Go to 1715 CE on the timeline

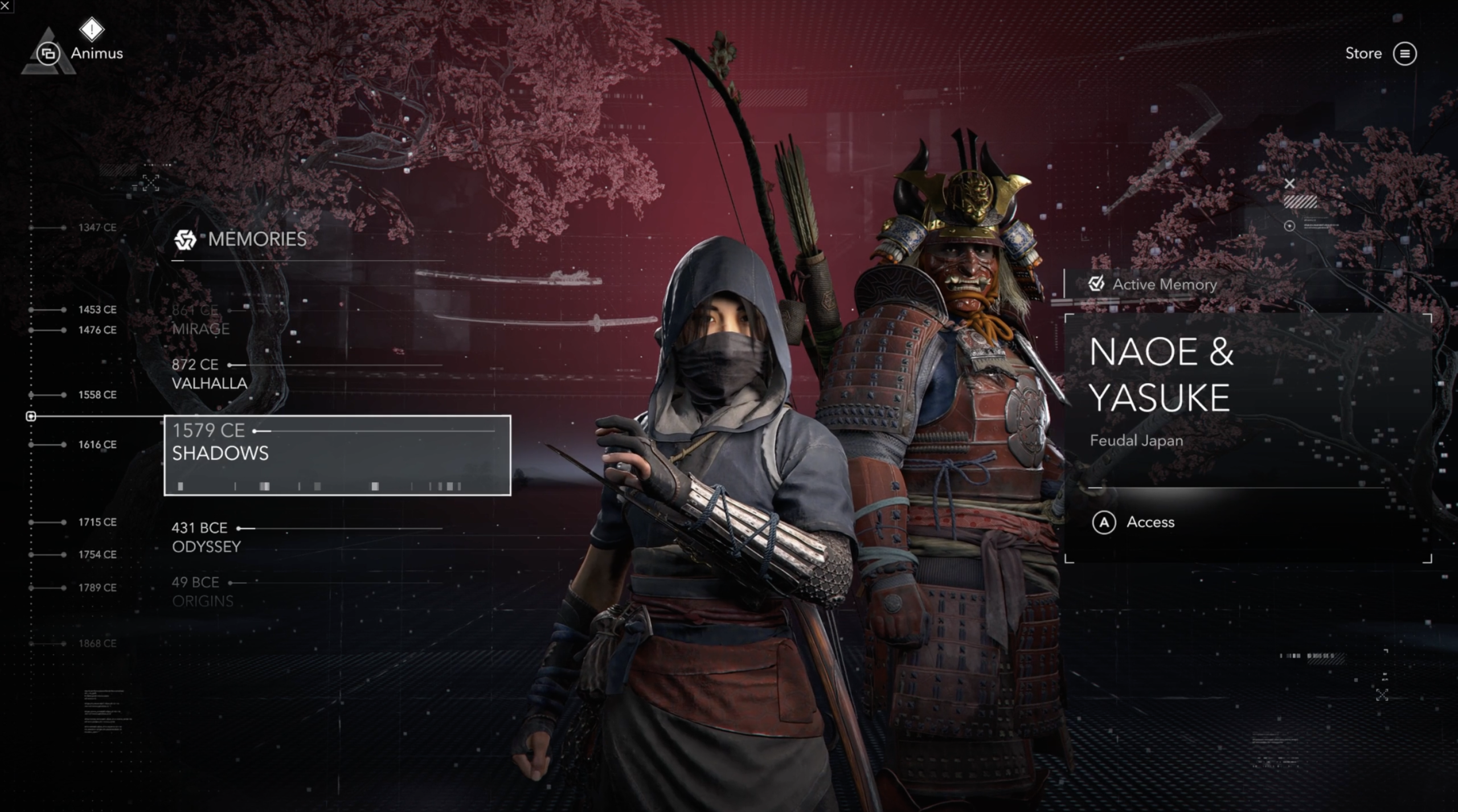coord(97,522)
